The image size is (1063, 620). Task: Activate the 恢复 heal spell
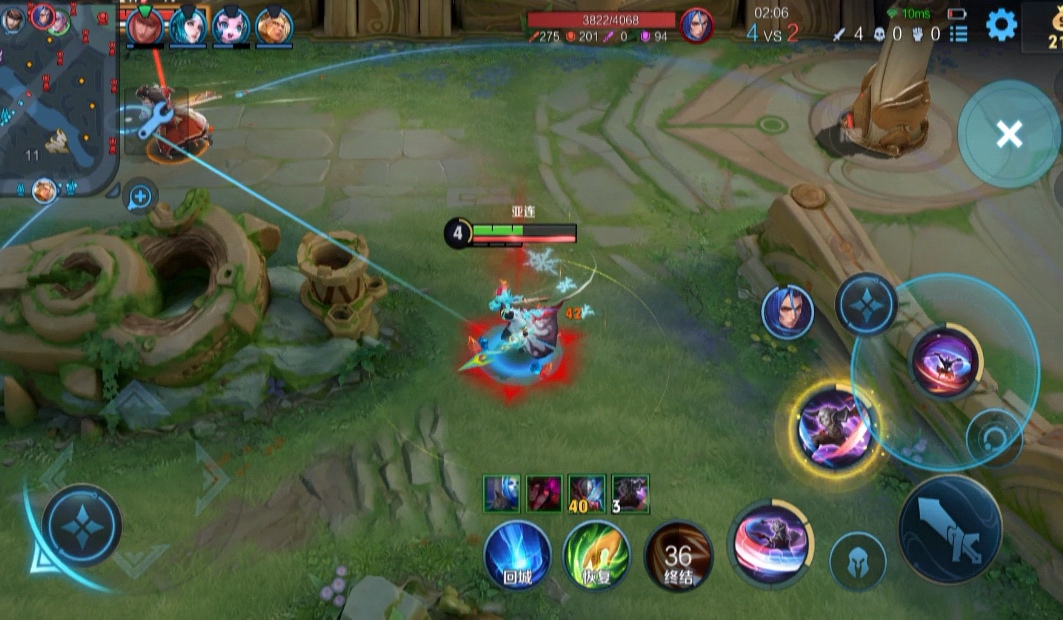point(596,554)
